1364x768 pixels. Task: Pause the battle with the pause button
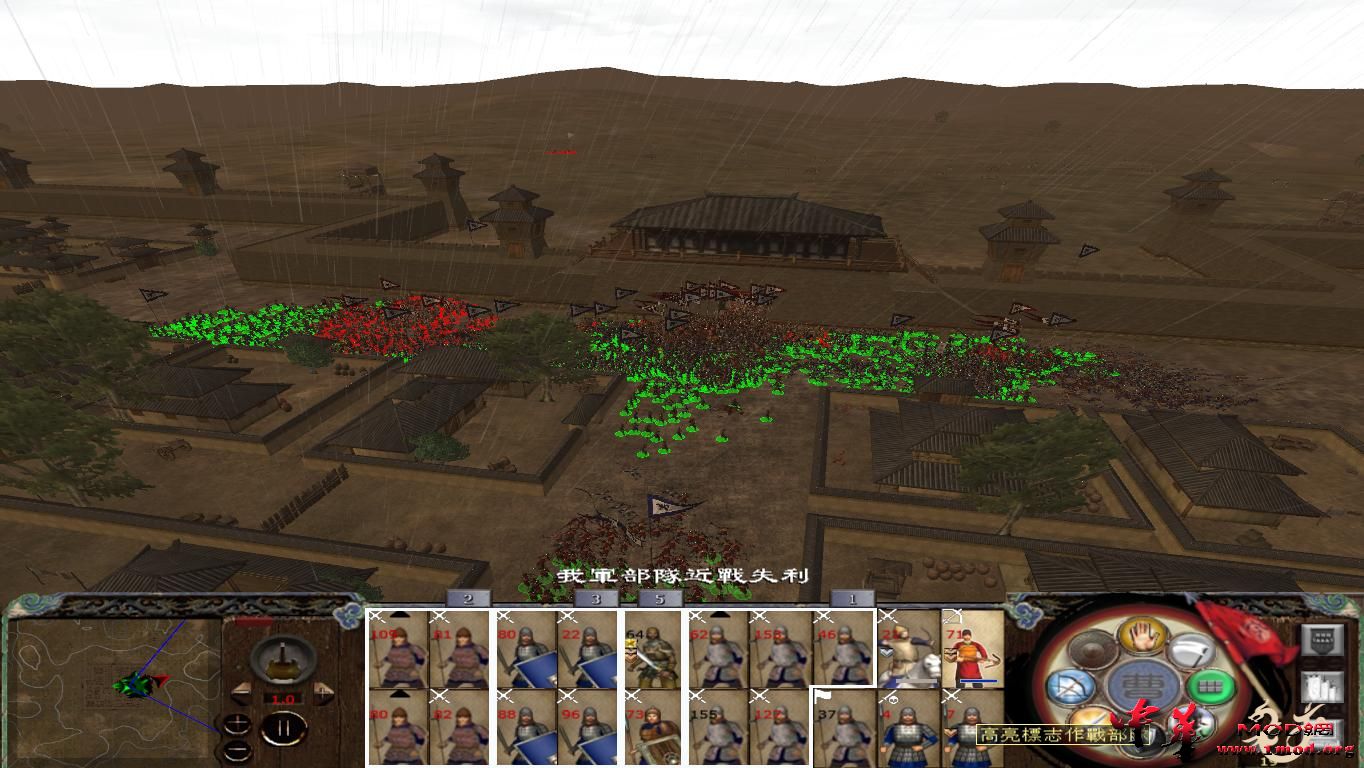pyautogui.click(x=283, y=728)
